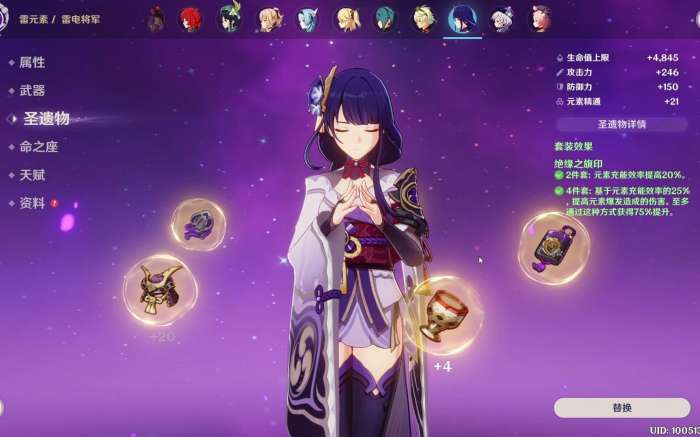Switch to the pink-haired character portrait

540,19
